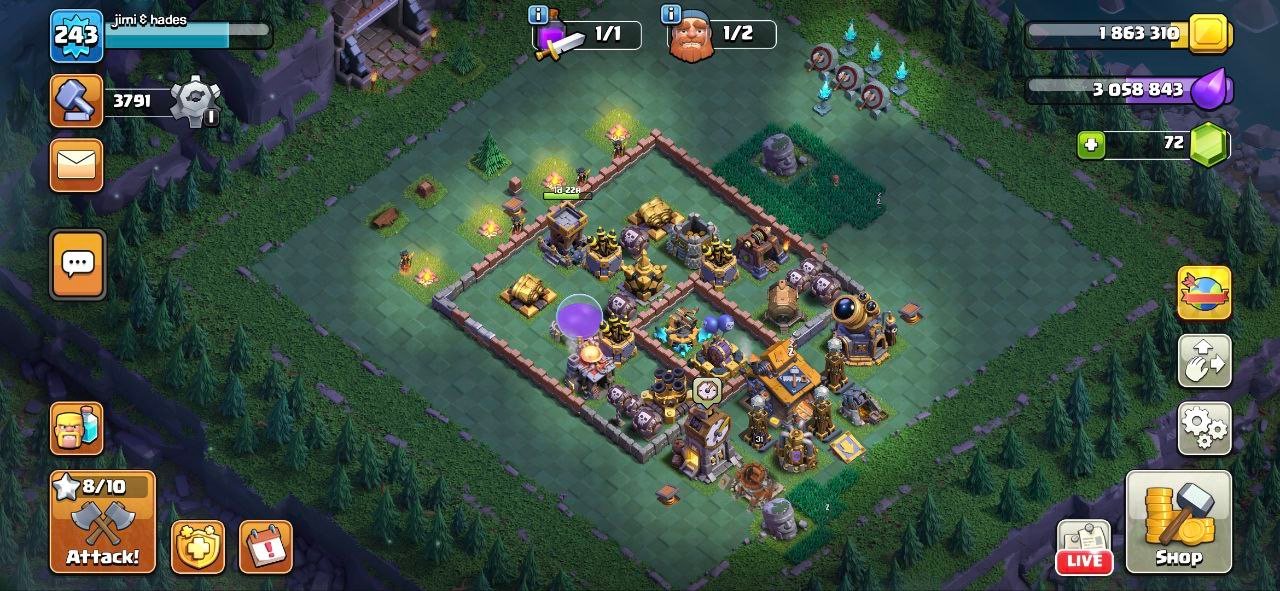Open the chat speech bubble panel
Viewport: 1280px width, 591px height.
coord(77,265)
